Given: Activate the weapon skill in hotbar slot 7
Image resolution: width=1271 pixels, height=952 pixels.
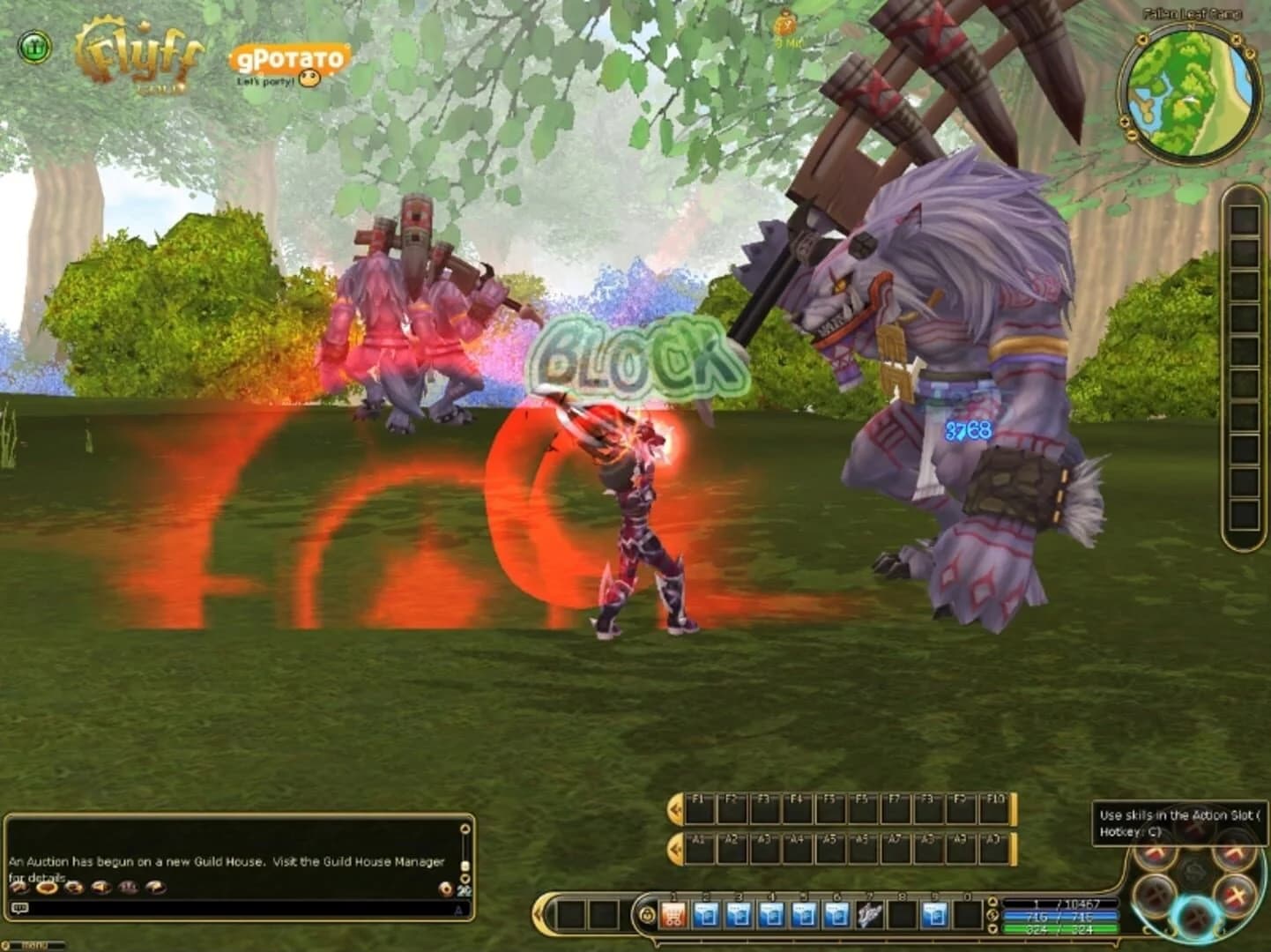Looking at the screenshot, I should (868, 913).
